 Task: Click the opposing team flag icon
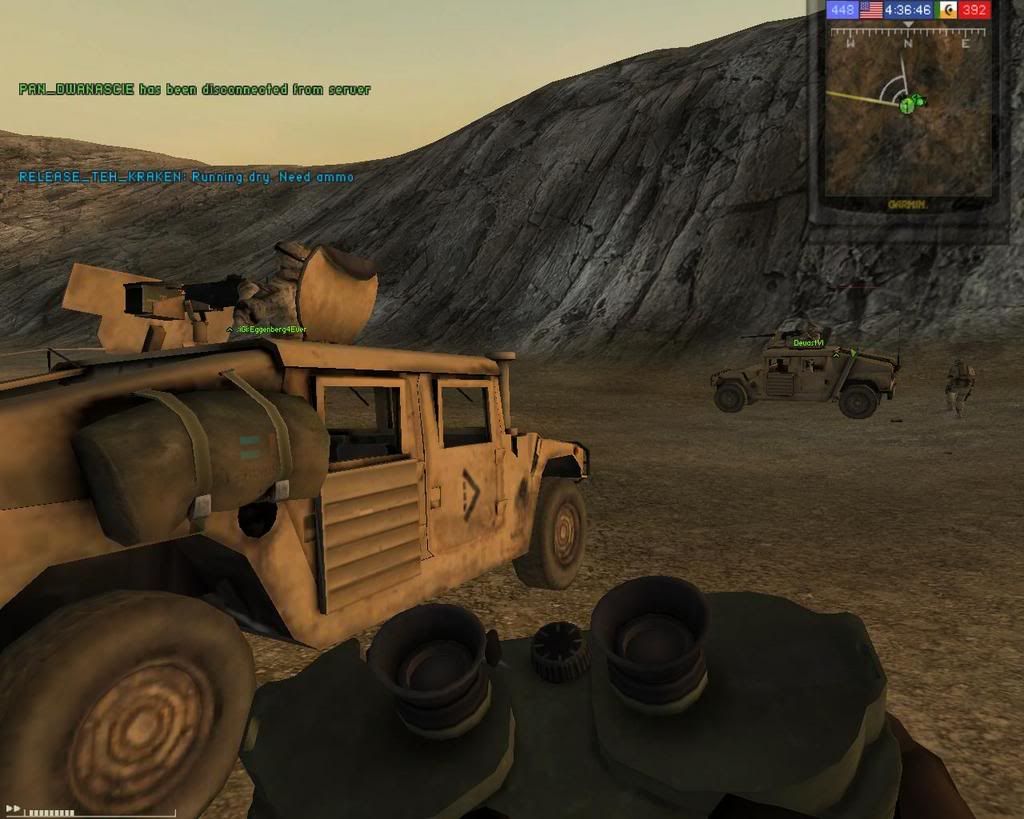(x=948, y=10)
